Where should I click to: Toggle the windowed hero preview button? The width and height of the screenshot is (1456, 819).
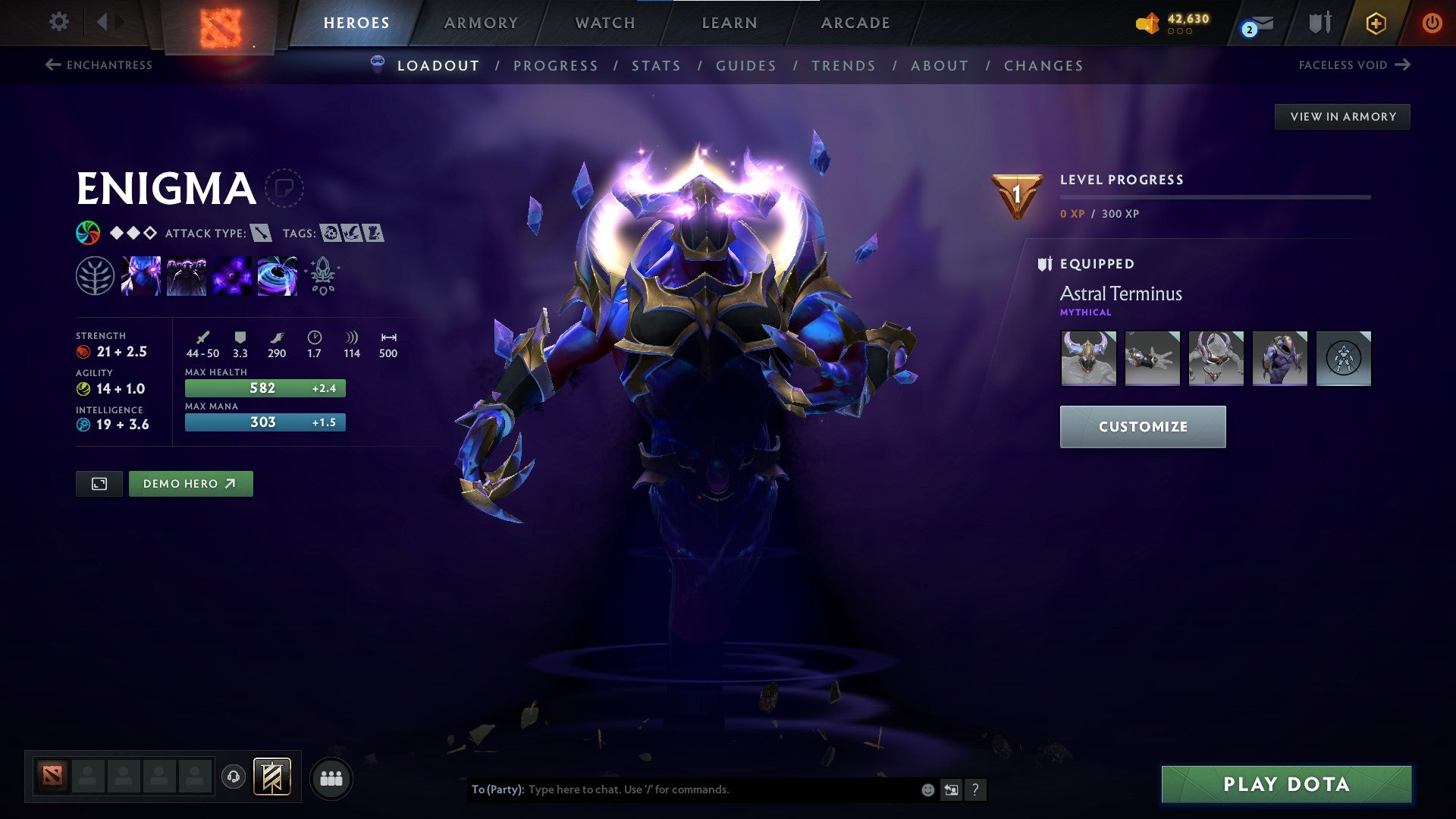coord(99,483)
